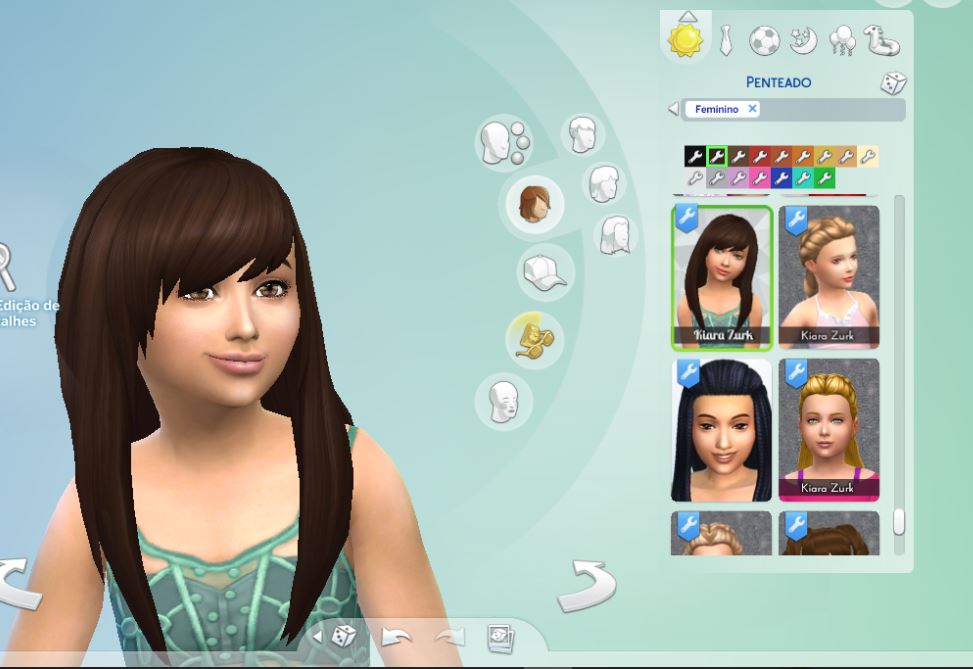Switch to the formal outfit tie tab

coord(727,40)
